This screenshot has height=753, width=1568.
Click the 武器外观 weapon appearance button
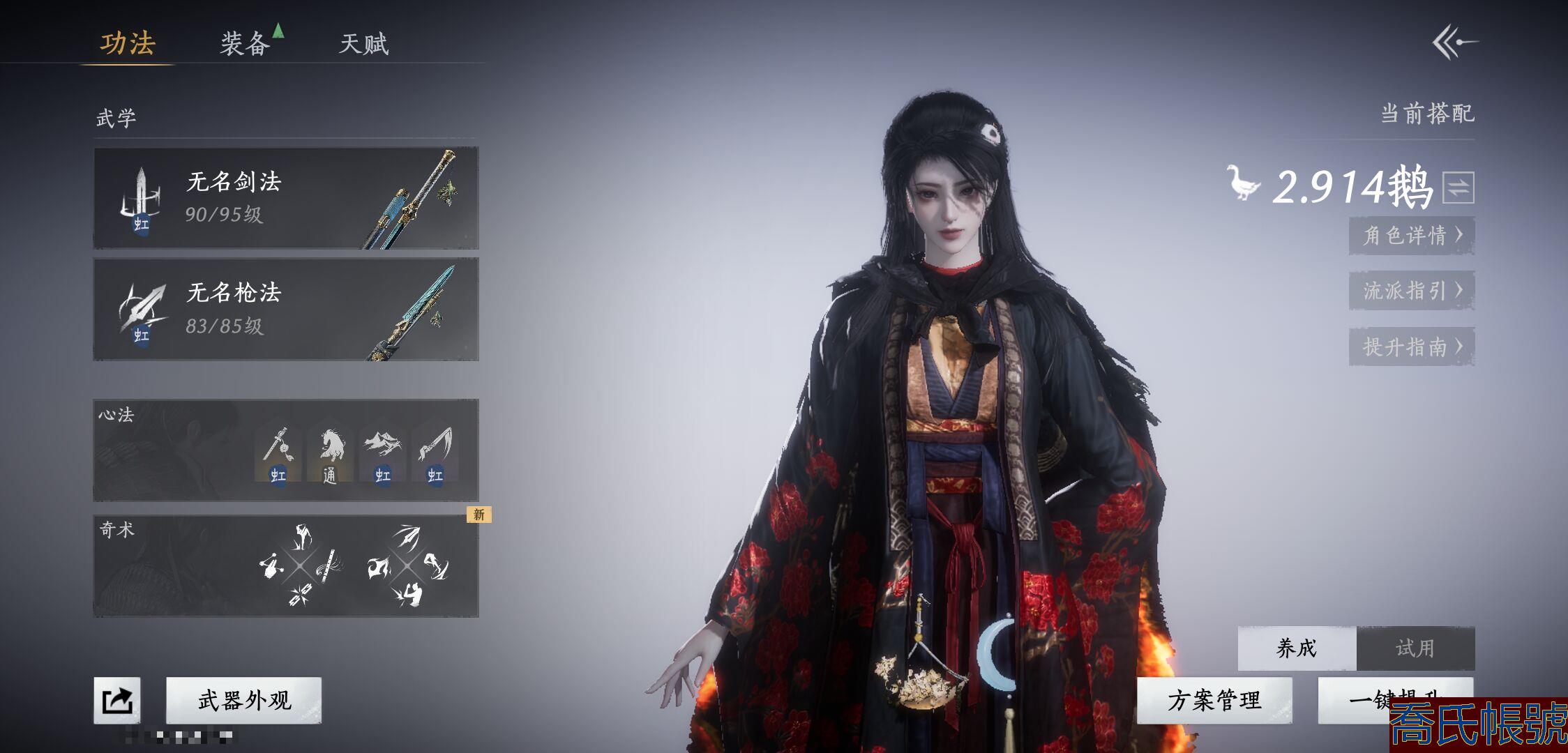coord(244,700)
